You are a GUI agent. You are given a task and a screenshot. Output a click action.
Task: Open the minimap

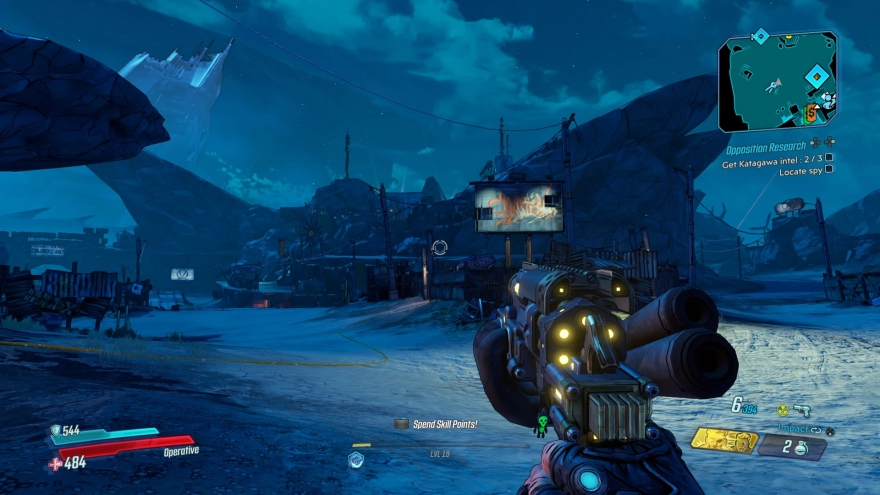776,81
